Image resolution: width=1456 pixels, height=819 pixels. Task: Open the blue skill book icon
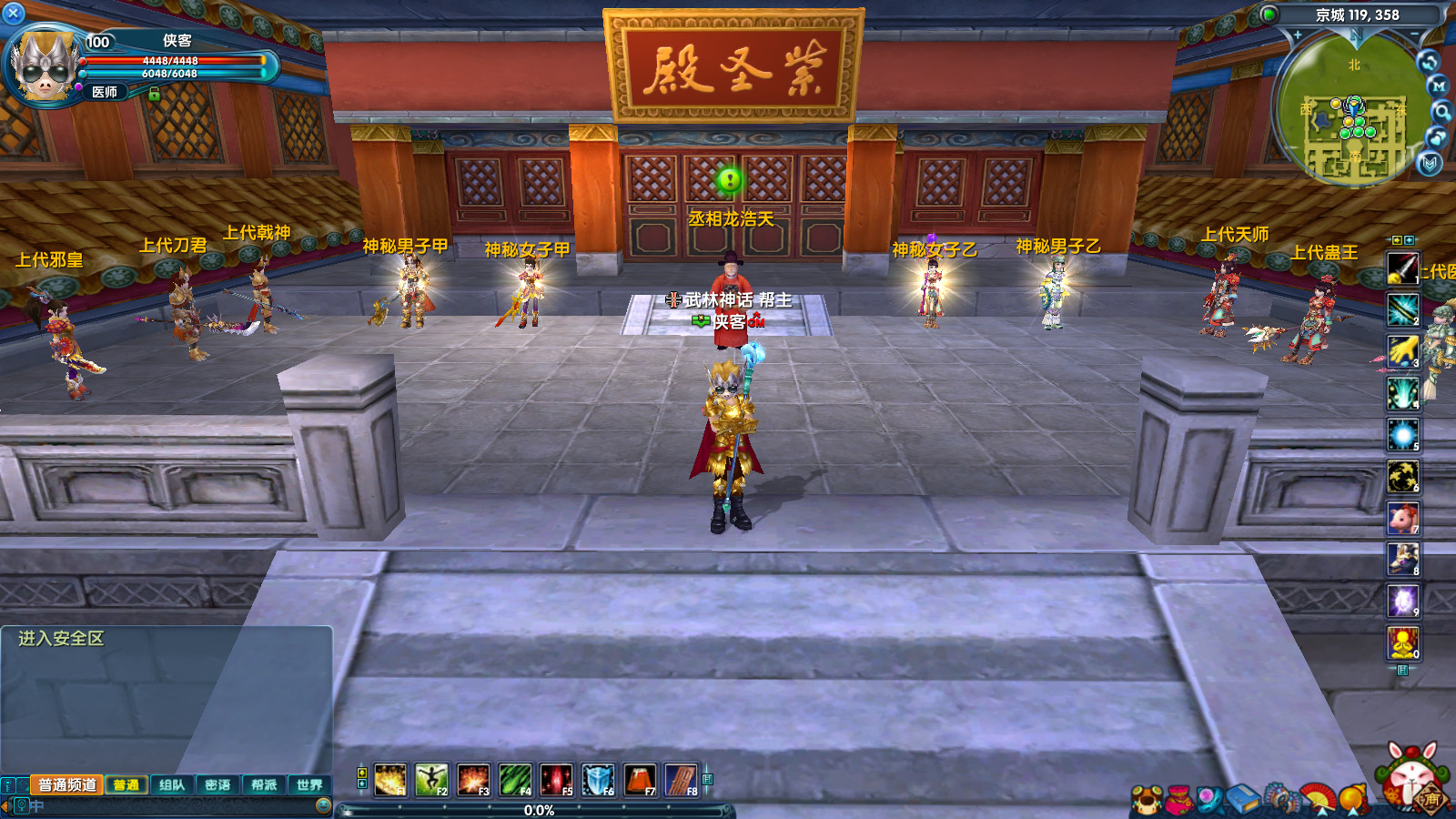pos(1243,796)
